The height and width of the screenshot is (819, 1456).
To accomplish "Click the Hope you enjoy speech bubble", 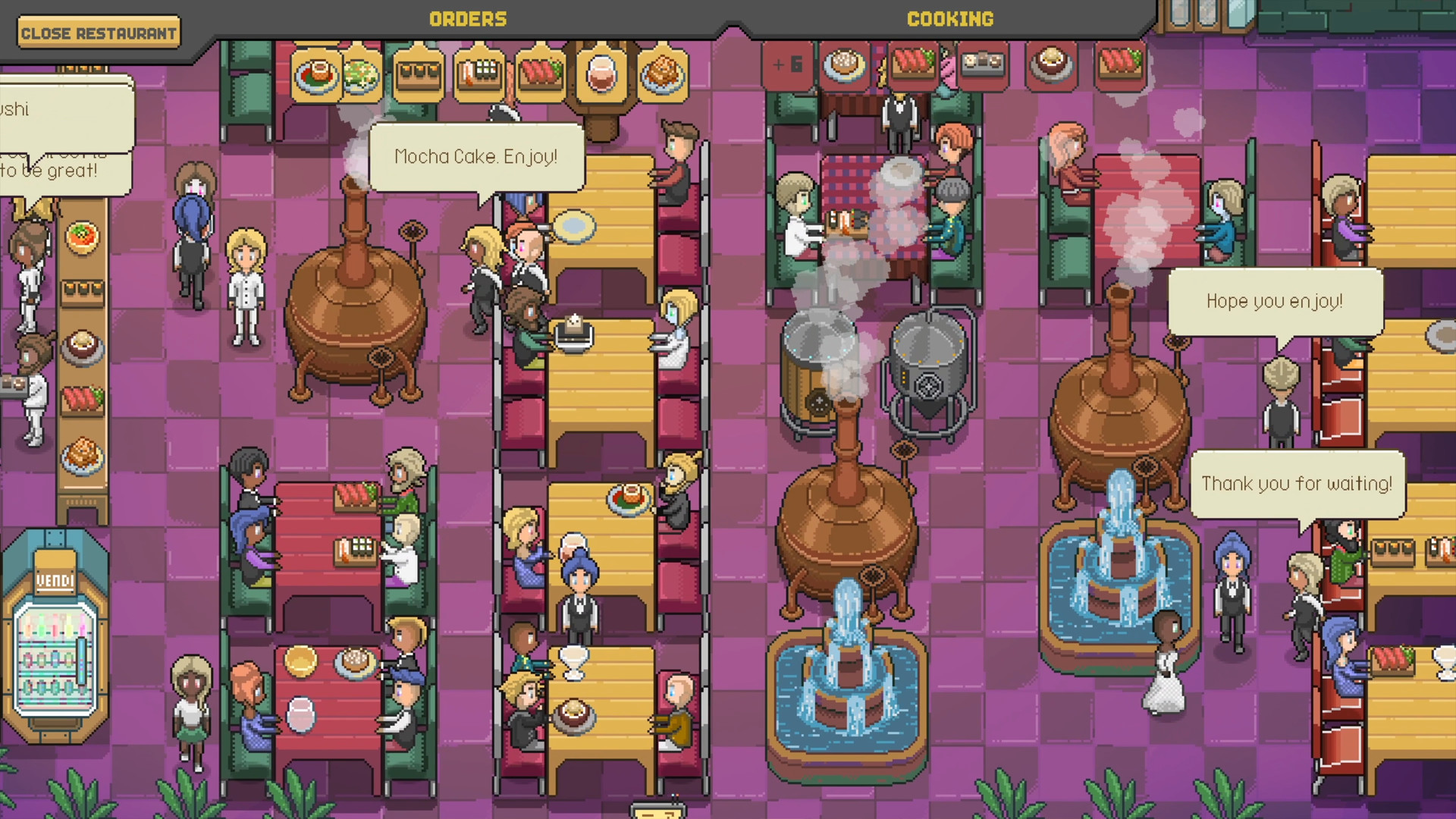I will (x=1276, y=301).
